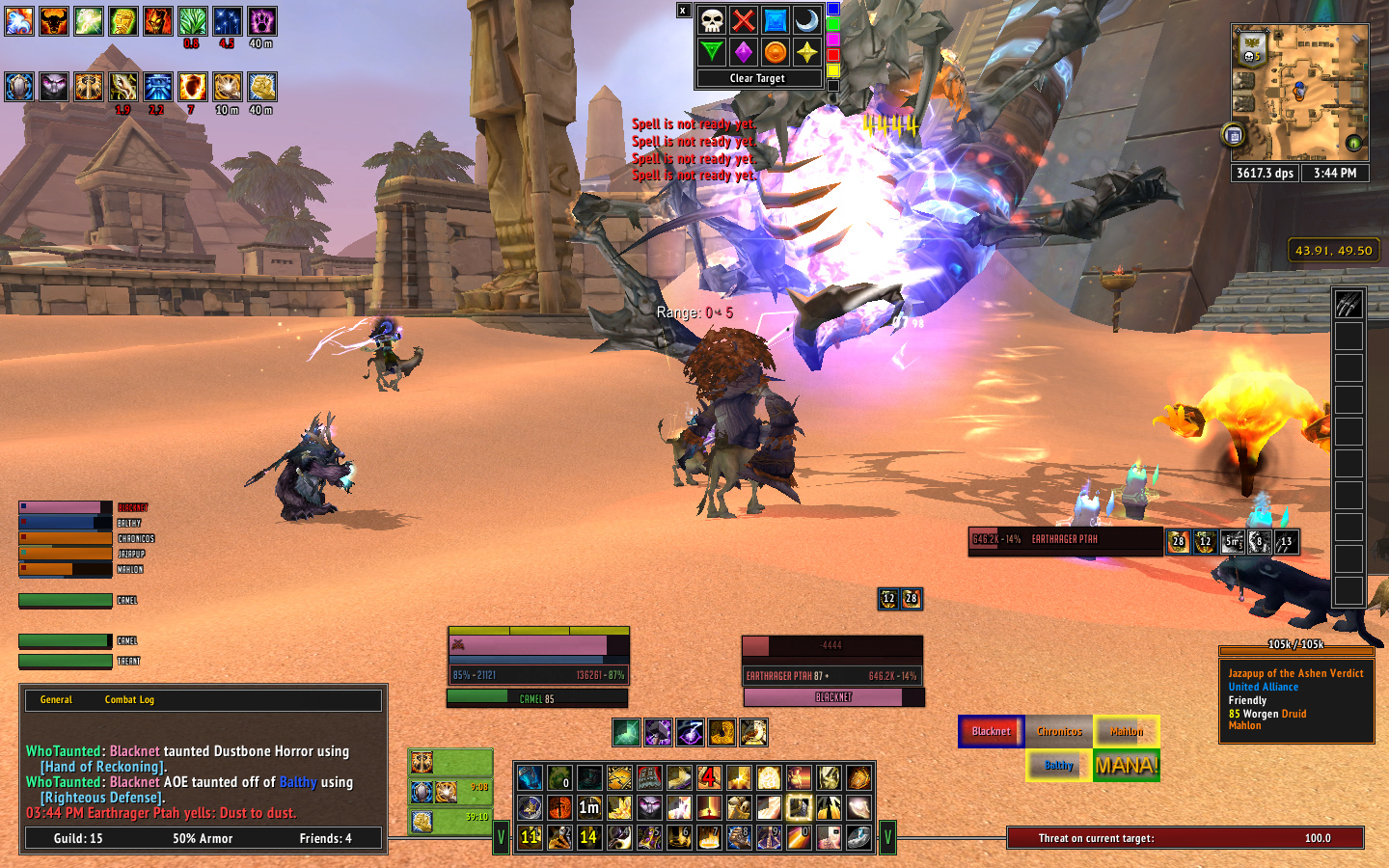
Task: Choose the blue square raid marker
Action: (775, 20)
